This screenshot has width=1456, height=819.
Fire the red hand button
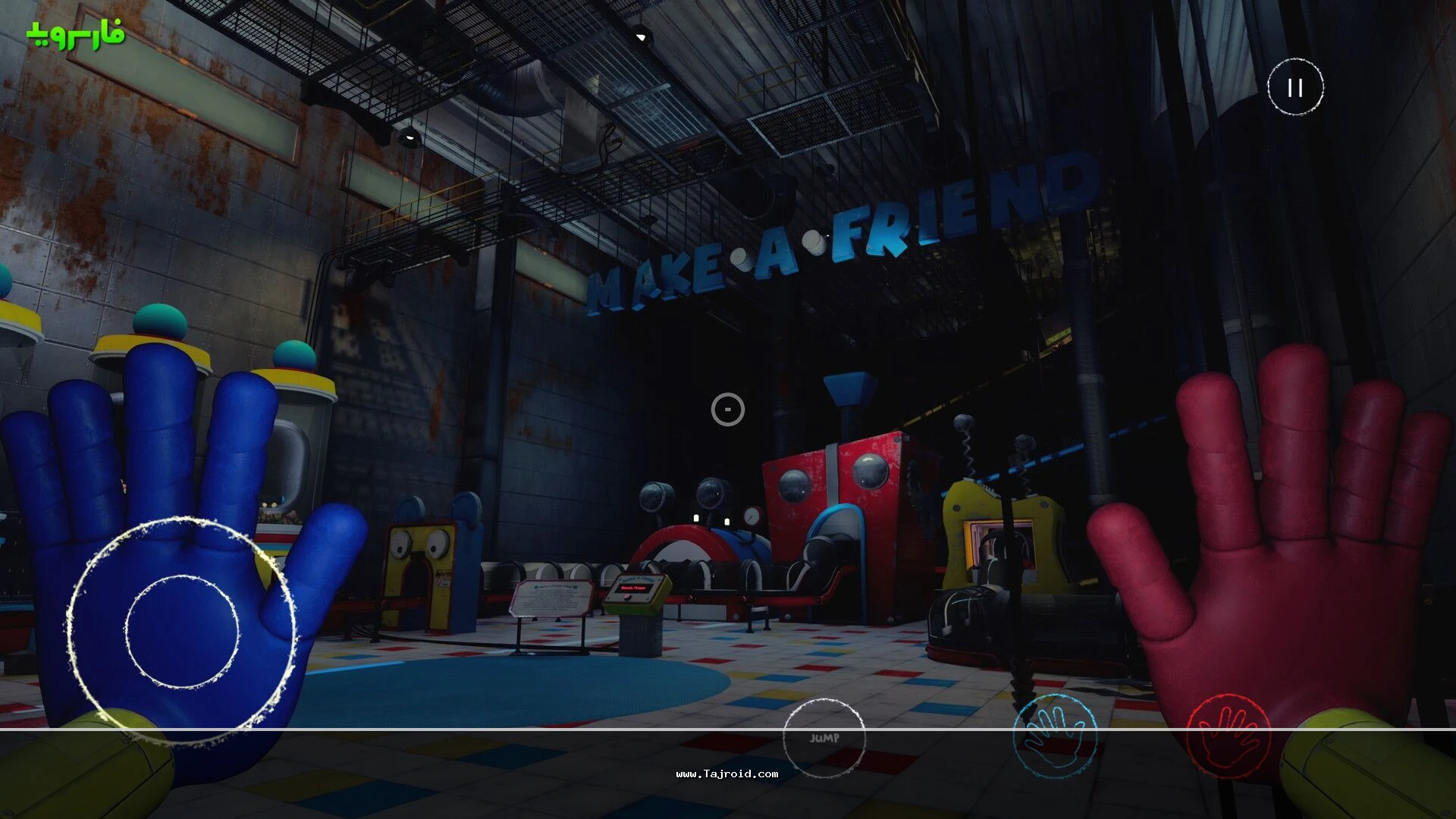[x=1228, y=734]
